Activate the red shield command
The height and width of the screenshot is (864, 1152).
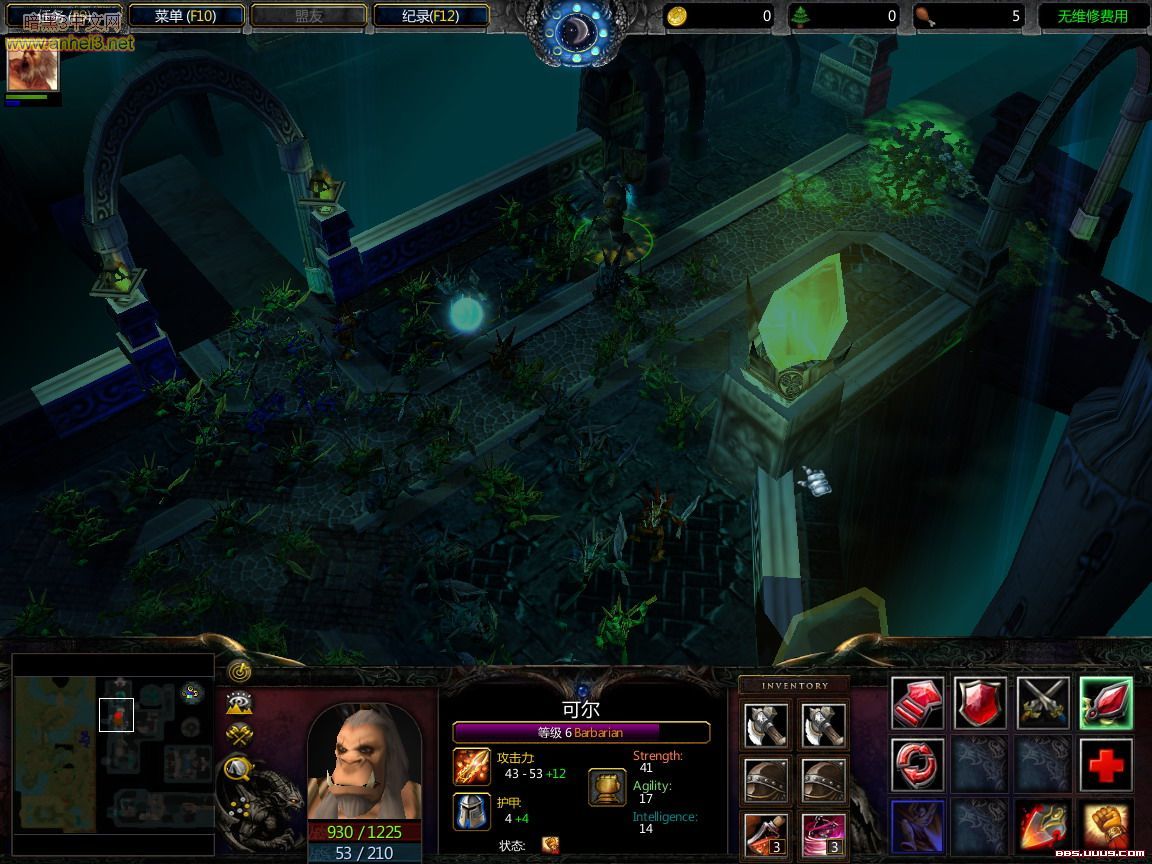pos(979,703)
